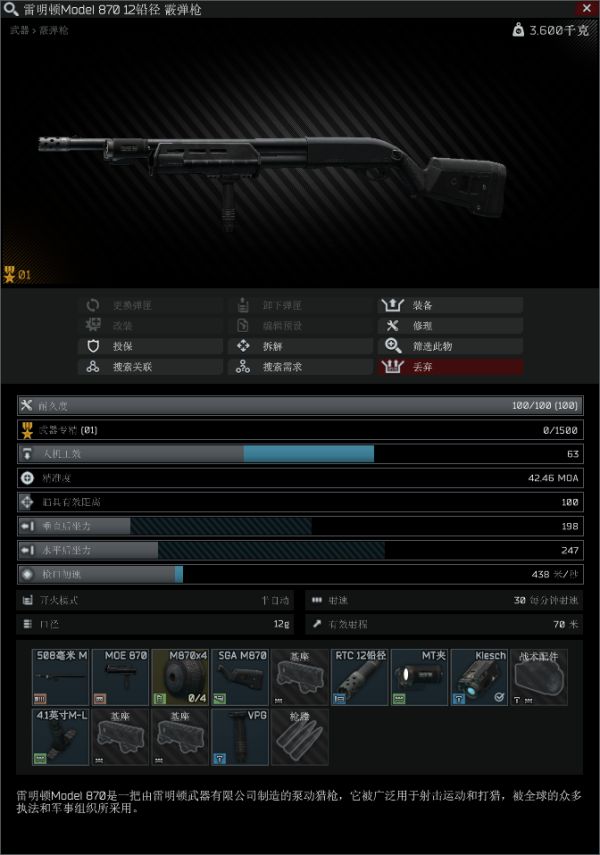Image resolution: width=600 pixels, height=855 pixels.
Task: Discard the weapon with 丢弃
Action: pos(449,367)
